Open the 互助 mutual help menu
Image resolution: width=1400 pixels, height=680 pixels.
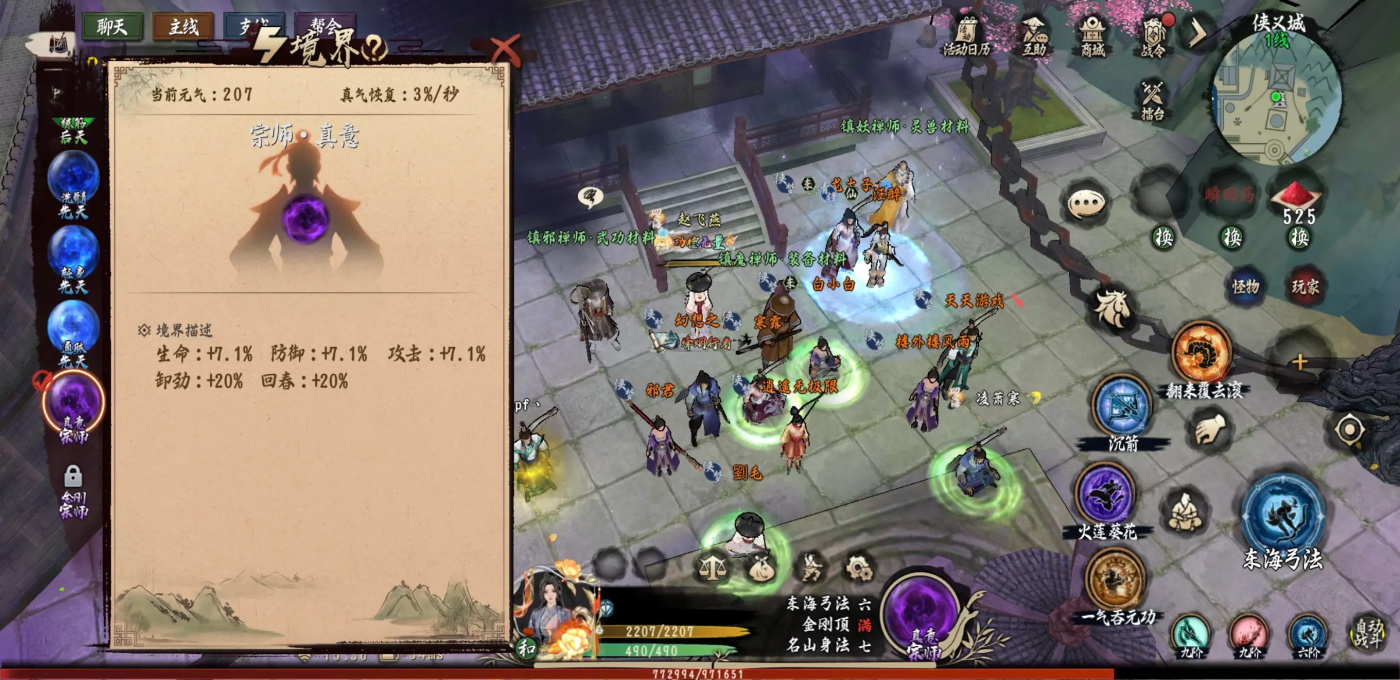1034,36
